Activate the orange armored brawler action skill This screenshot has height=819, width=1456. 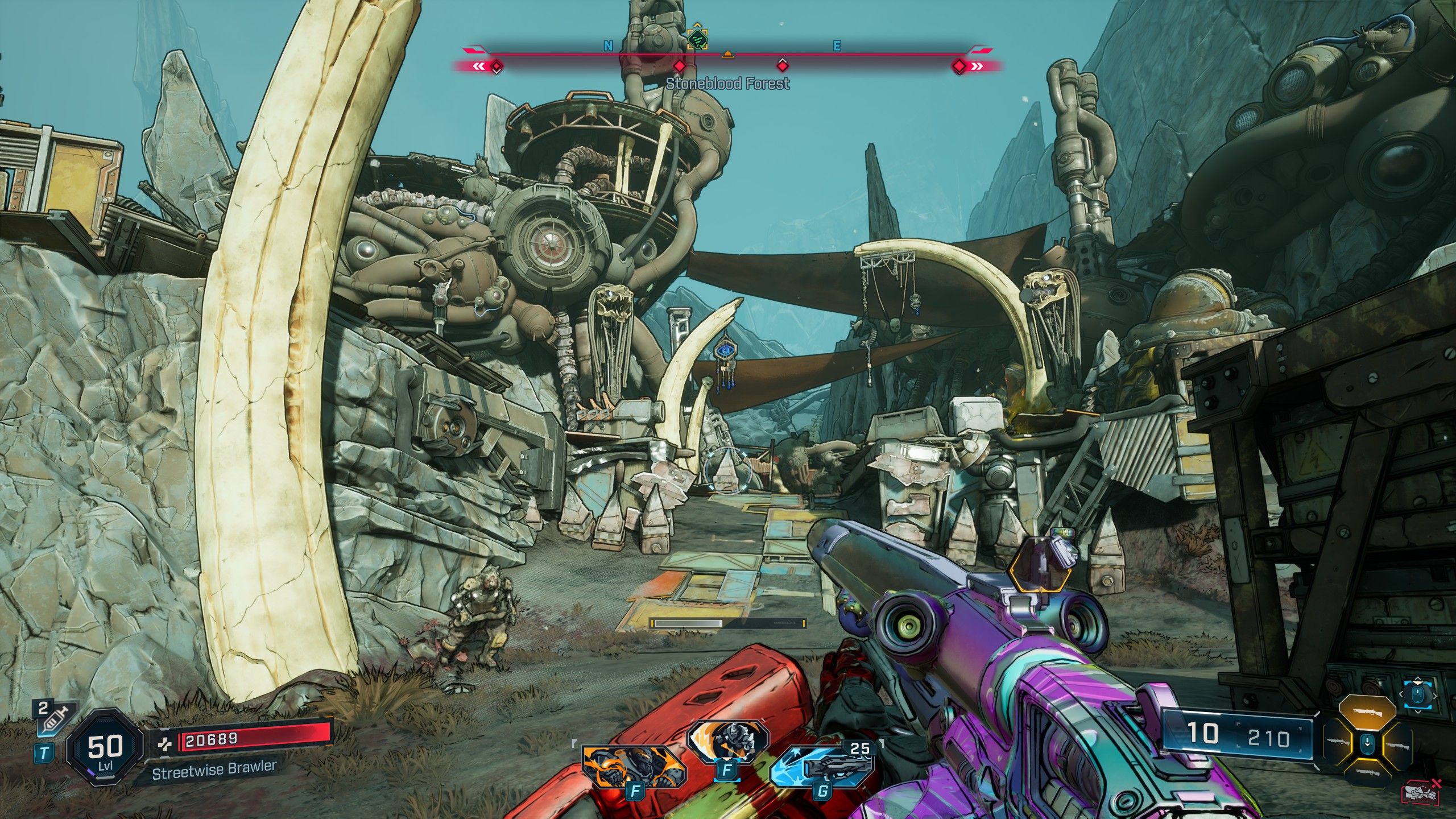[634, 766]
